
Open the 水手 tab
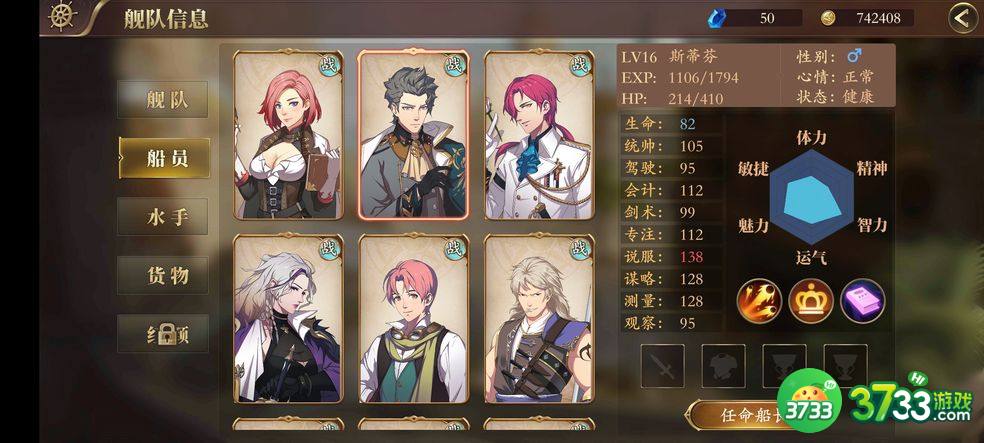click(x=163, y=216)
